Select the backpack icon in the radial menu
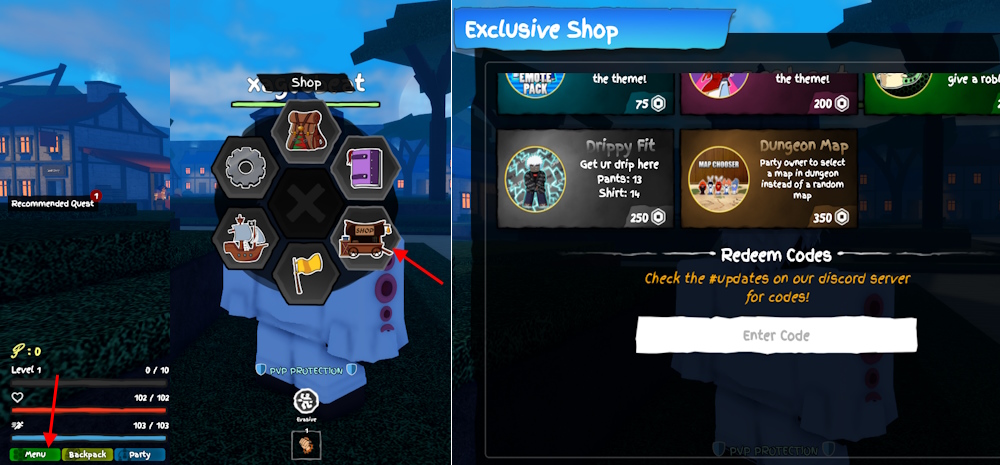Viewport: 1000px width, 465px height. (x=306, y=130)
